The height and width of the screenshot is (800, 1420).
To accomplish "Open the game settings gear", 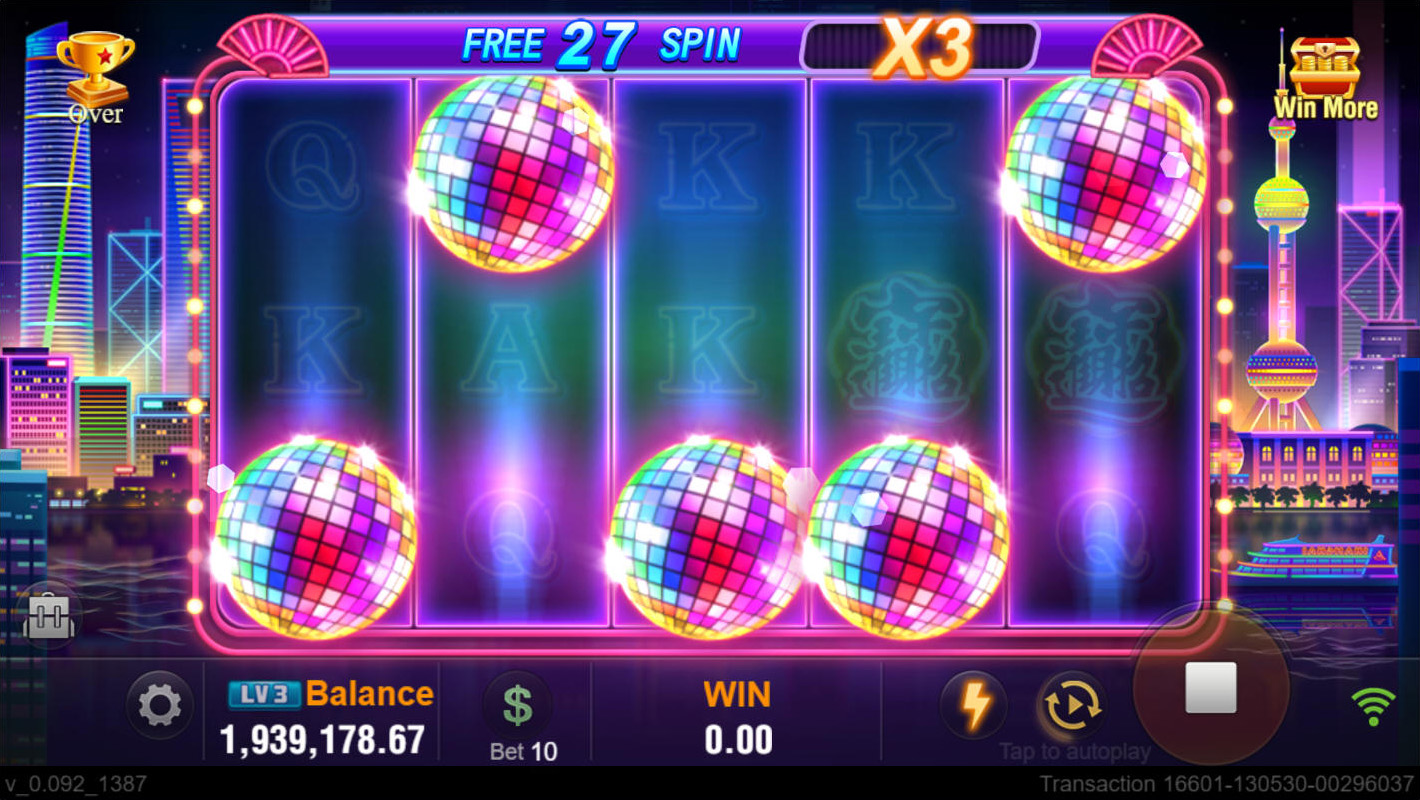I will pyautogui.click(x=159, y=706).
